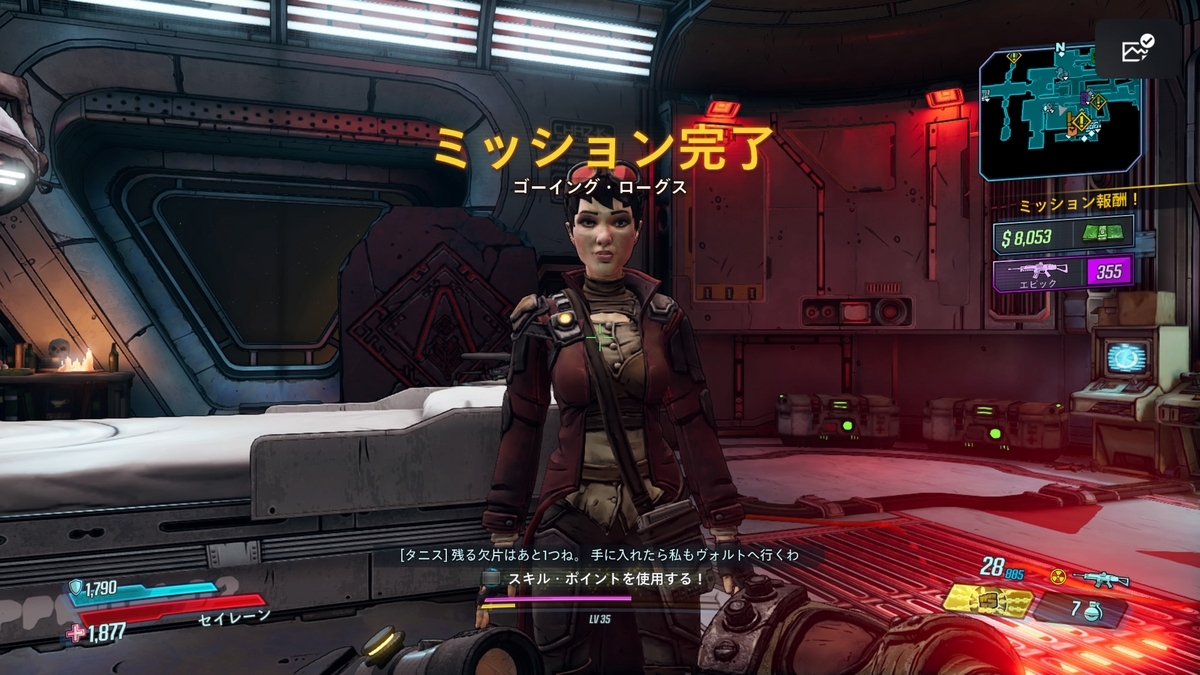Click the radiation element icon

click(x=1057, y=576)
